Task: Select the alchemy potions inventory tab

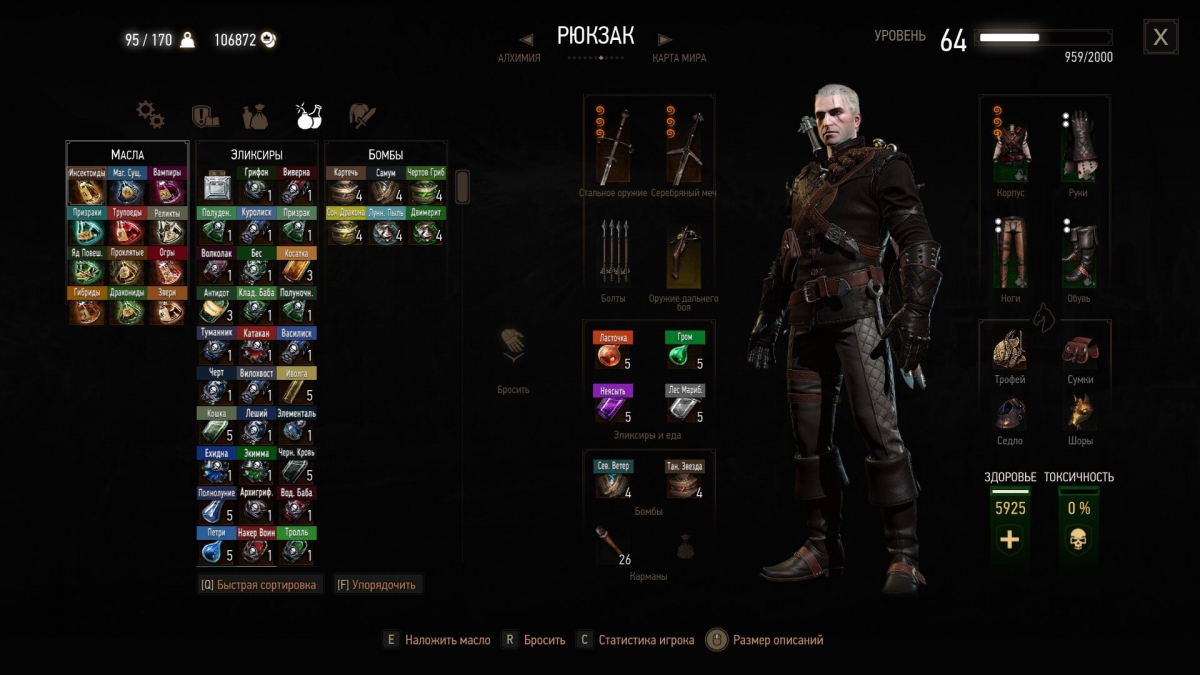Action: 308,116
